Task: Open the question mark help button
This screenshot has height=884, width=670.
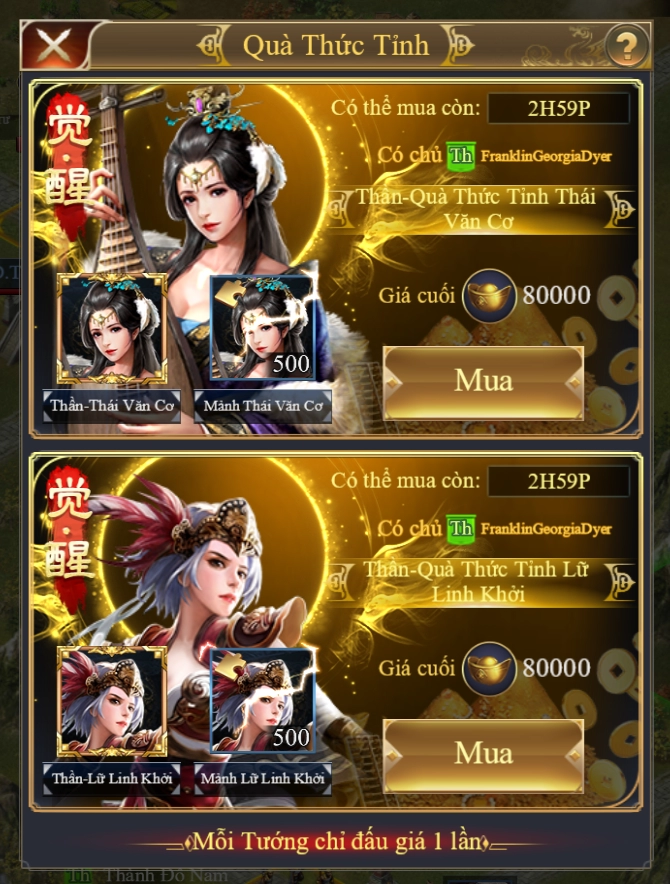Action: point(626,45)
